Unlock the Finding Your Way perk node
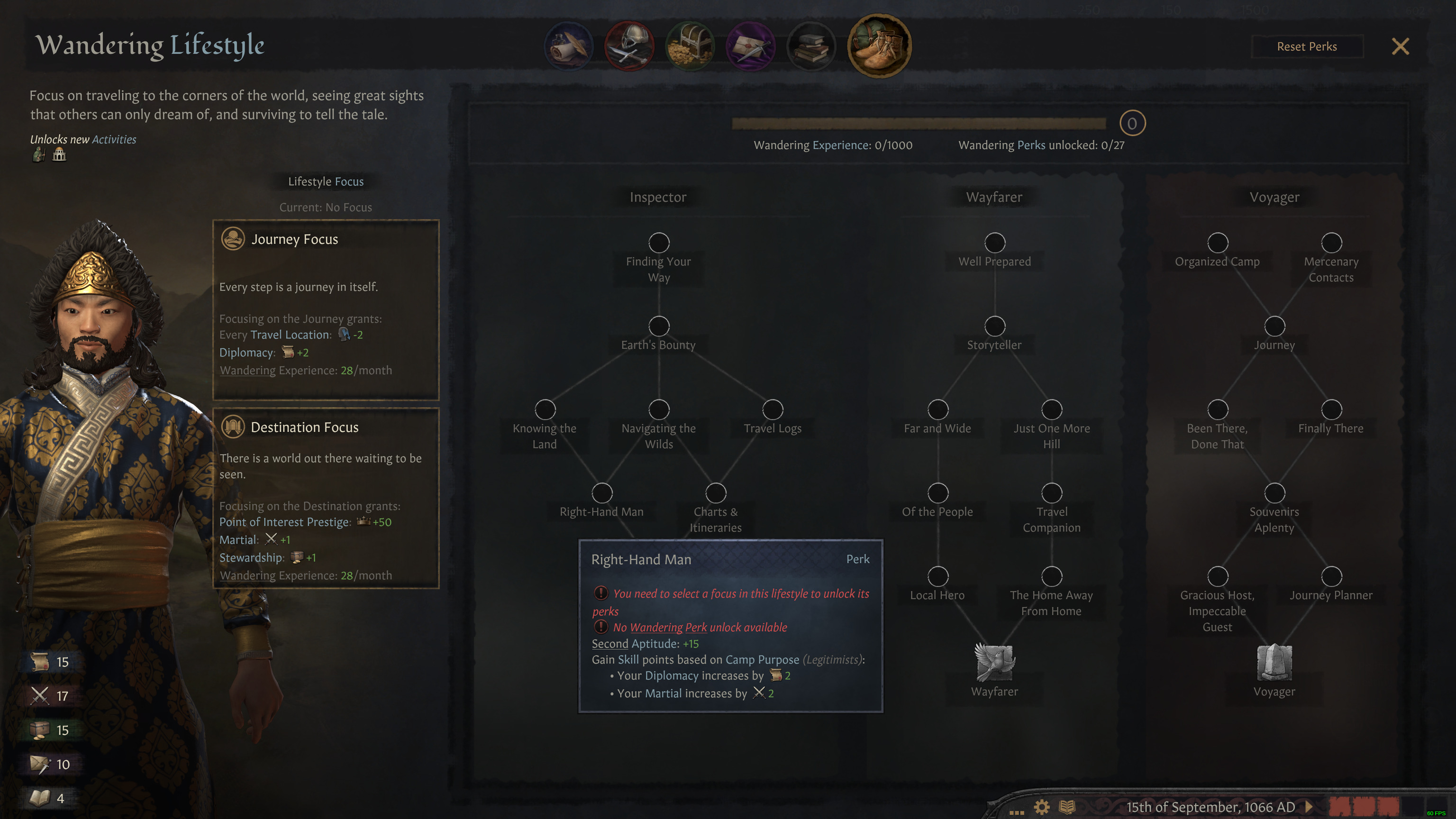The height and width of the screenshot is (819, 1456). pyautogui.click(x=658, y=243)
